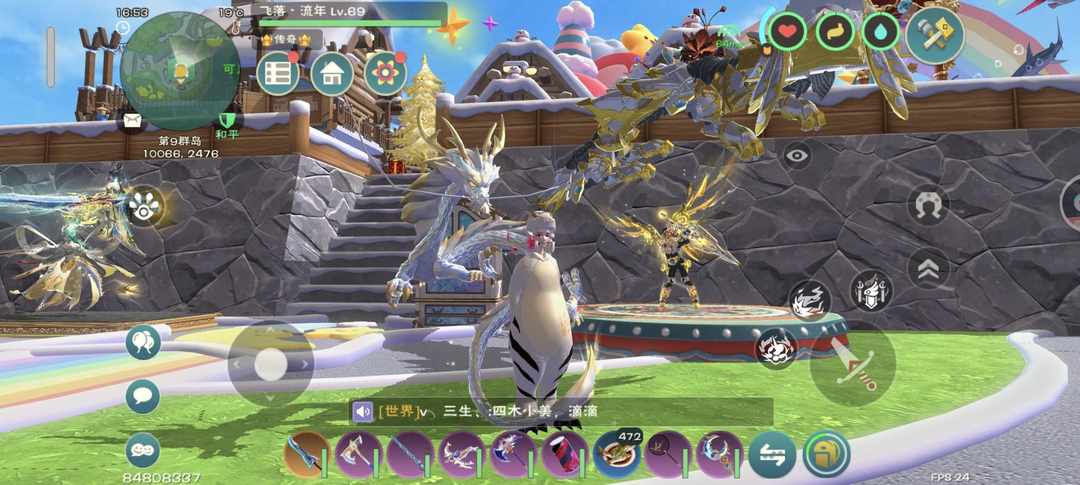Select the battle axe hotbar slot
1080x485 pixels.
(x=357, y=455)
